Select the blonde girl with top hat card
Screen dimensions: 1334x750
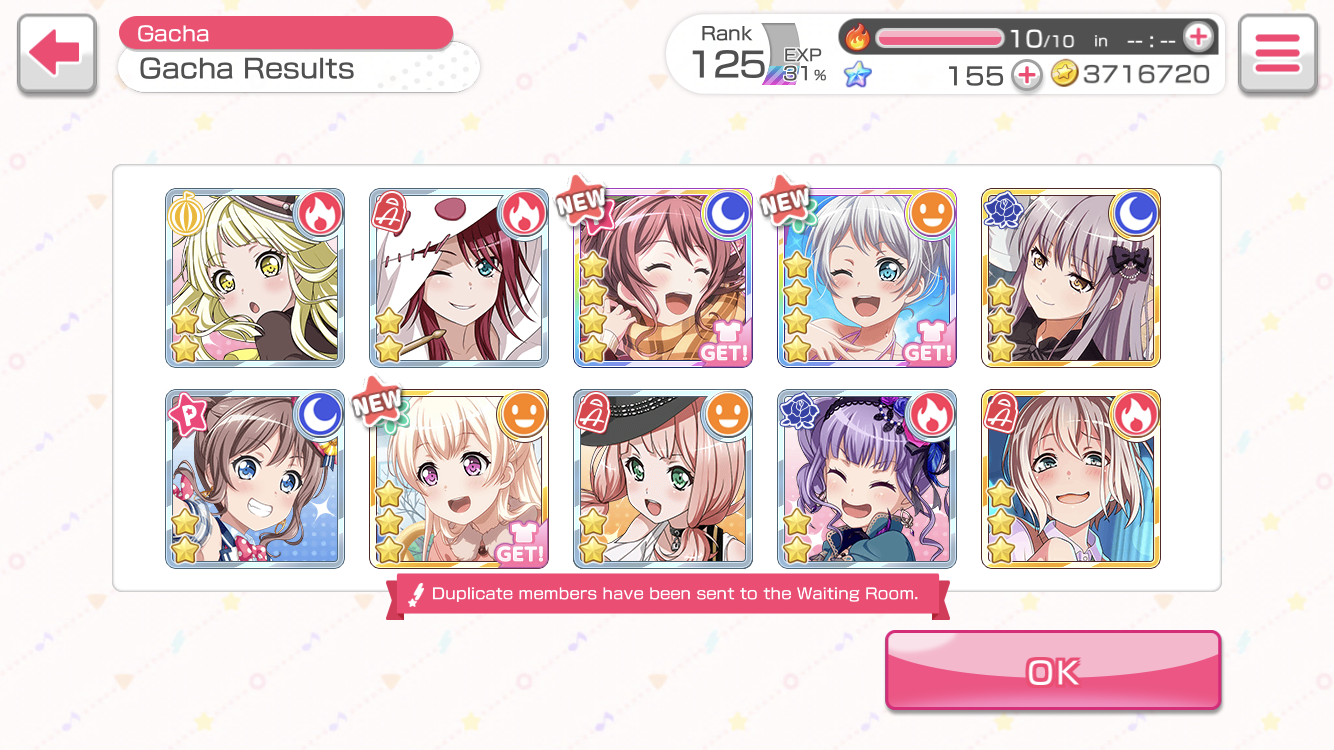255,278
